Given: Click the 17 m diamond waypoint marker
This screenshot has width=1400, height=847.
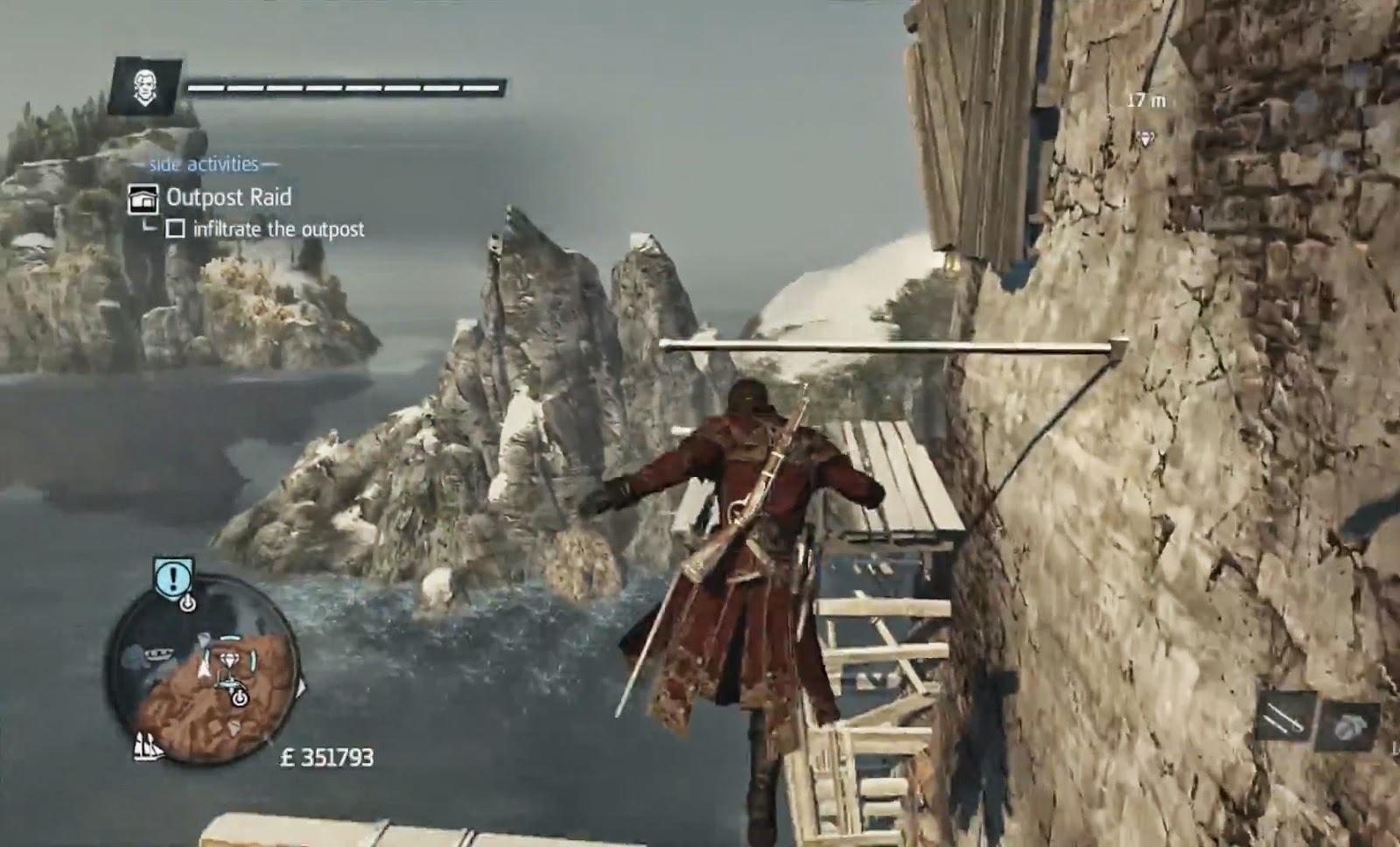Looking at the screenshot, I should pos(1145,138).
